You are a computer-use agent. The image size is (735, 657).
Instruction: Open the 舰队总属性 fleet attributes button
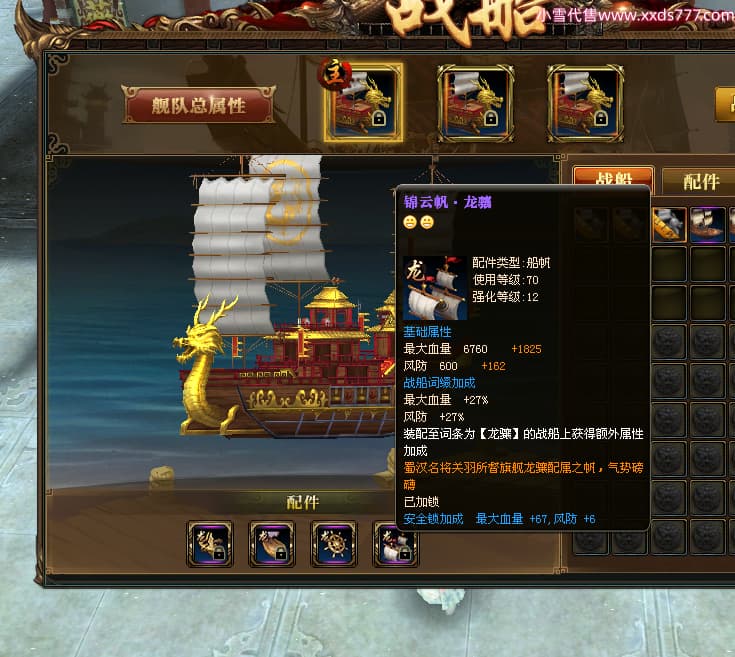(199, 105)
